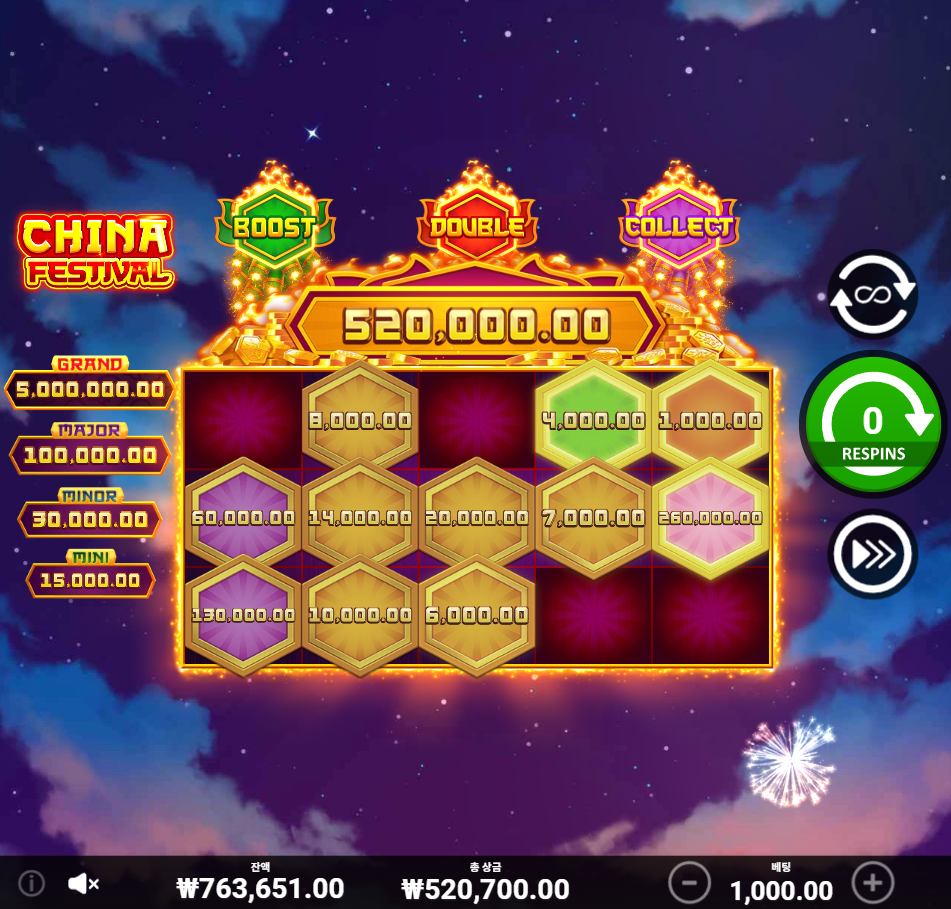The height and width of the screenshot is (909, 951).
Task: Activate the turbo fast-forward button
Action: point(872,554)
